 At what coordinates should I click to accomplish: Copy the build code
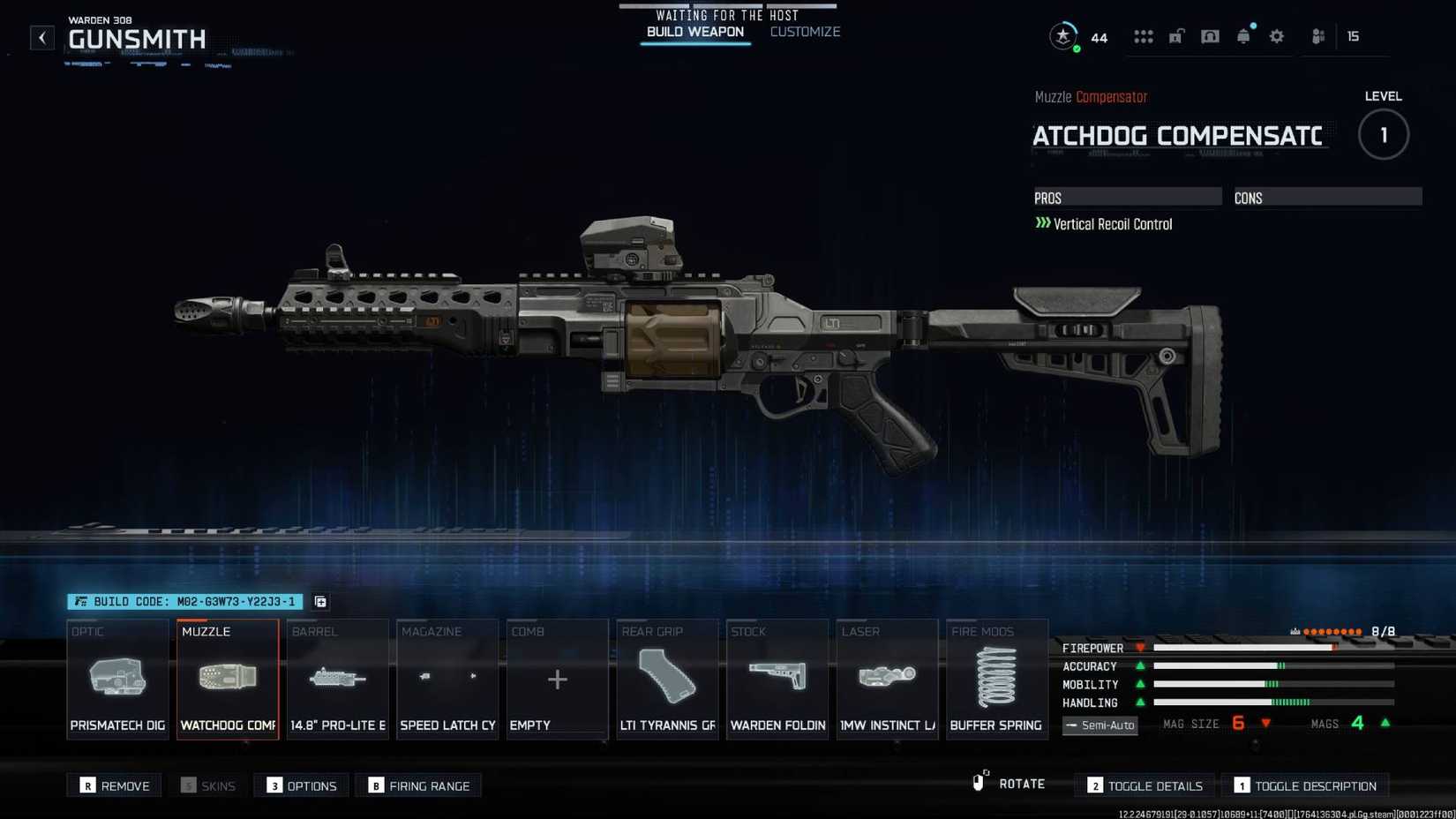click(x=319, y=602)
